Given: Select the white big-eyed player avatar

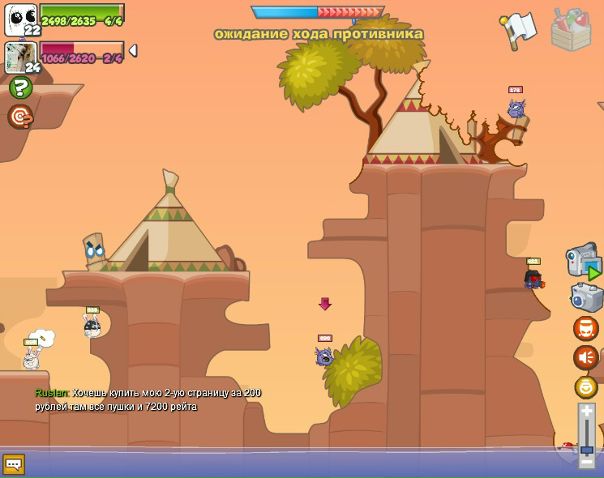Looking at the screenshot, I should tap(20, 17).
